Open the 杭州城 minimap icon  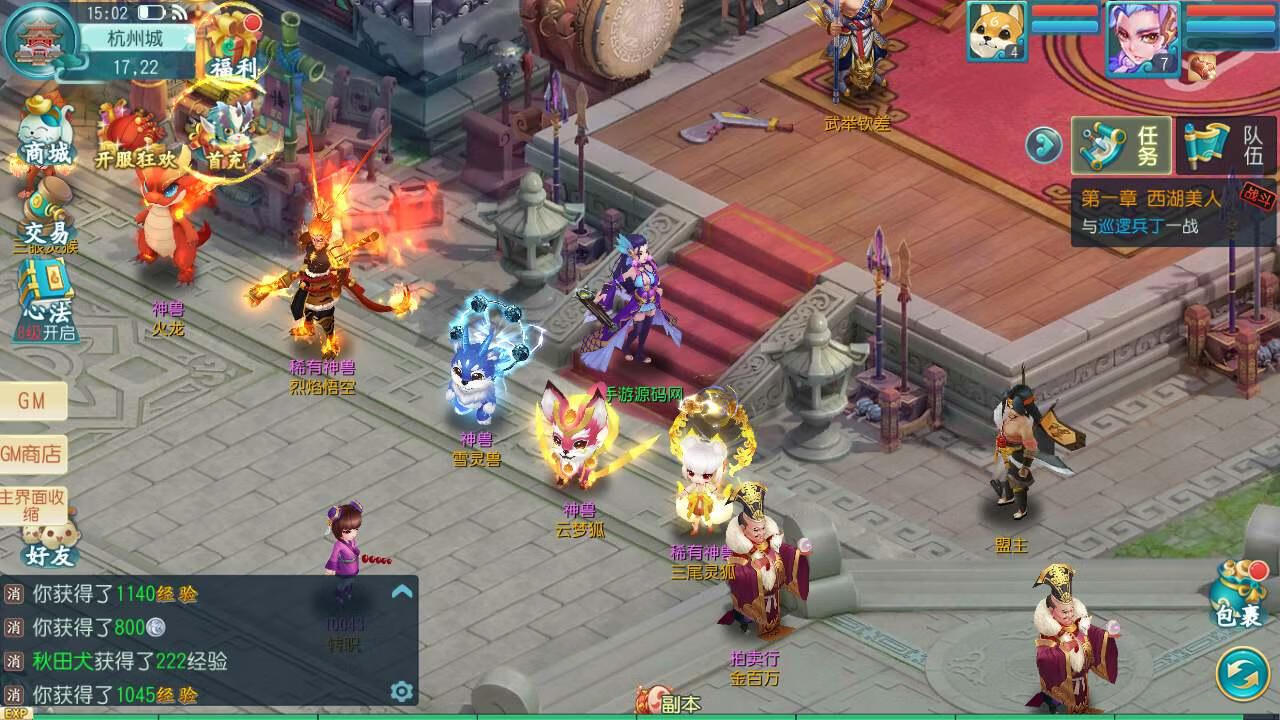coord(42,40)
